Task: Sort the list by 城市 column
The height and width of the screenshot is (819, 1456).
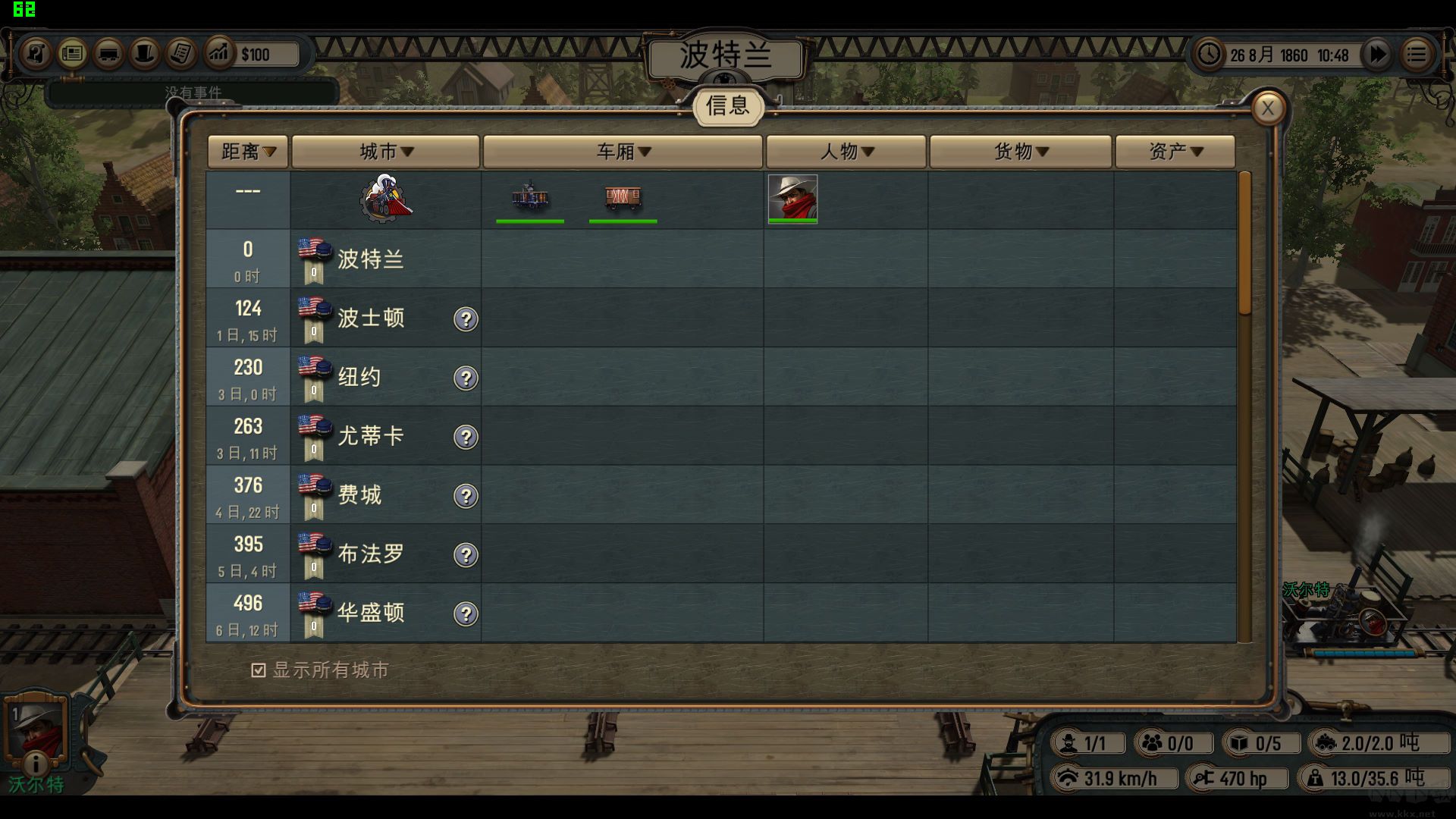Action: [x=386, y=152]
